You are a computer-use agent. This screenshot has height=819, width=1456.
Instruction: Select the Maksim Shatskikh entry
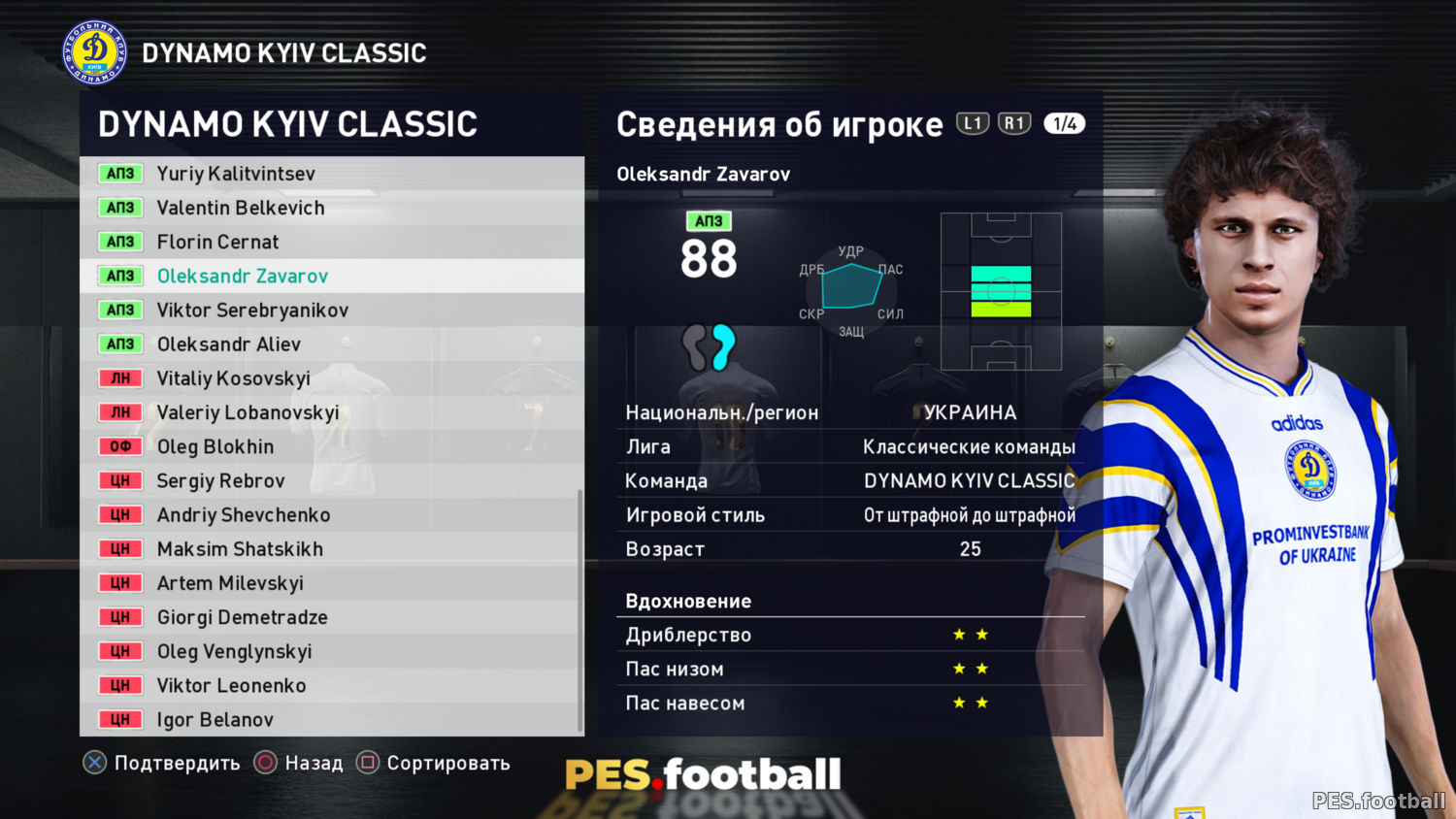(240, 549)
